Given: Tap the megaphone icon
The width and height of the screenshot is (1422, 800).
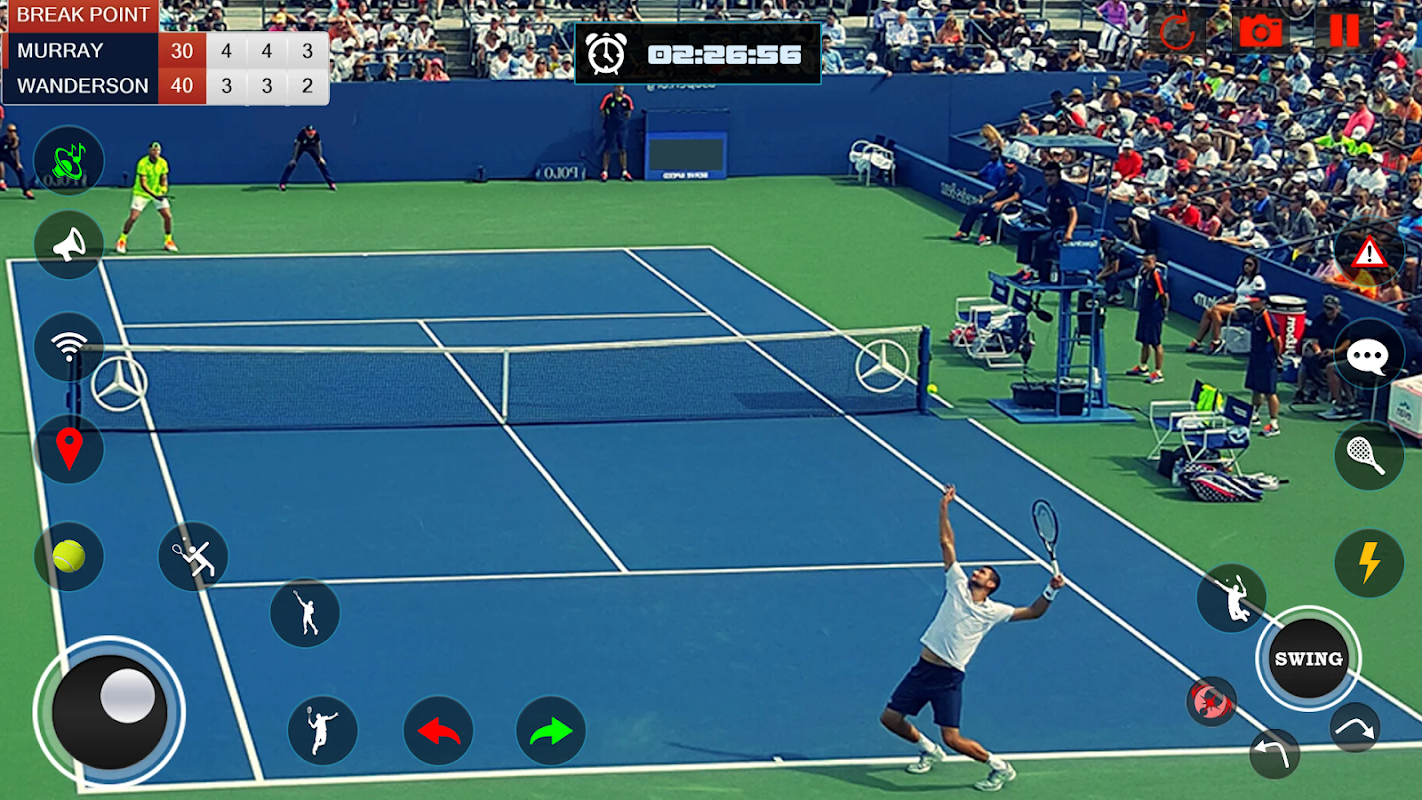Looking at the screenshot, I should [69, 245].
